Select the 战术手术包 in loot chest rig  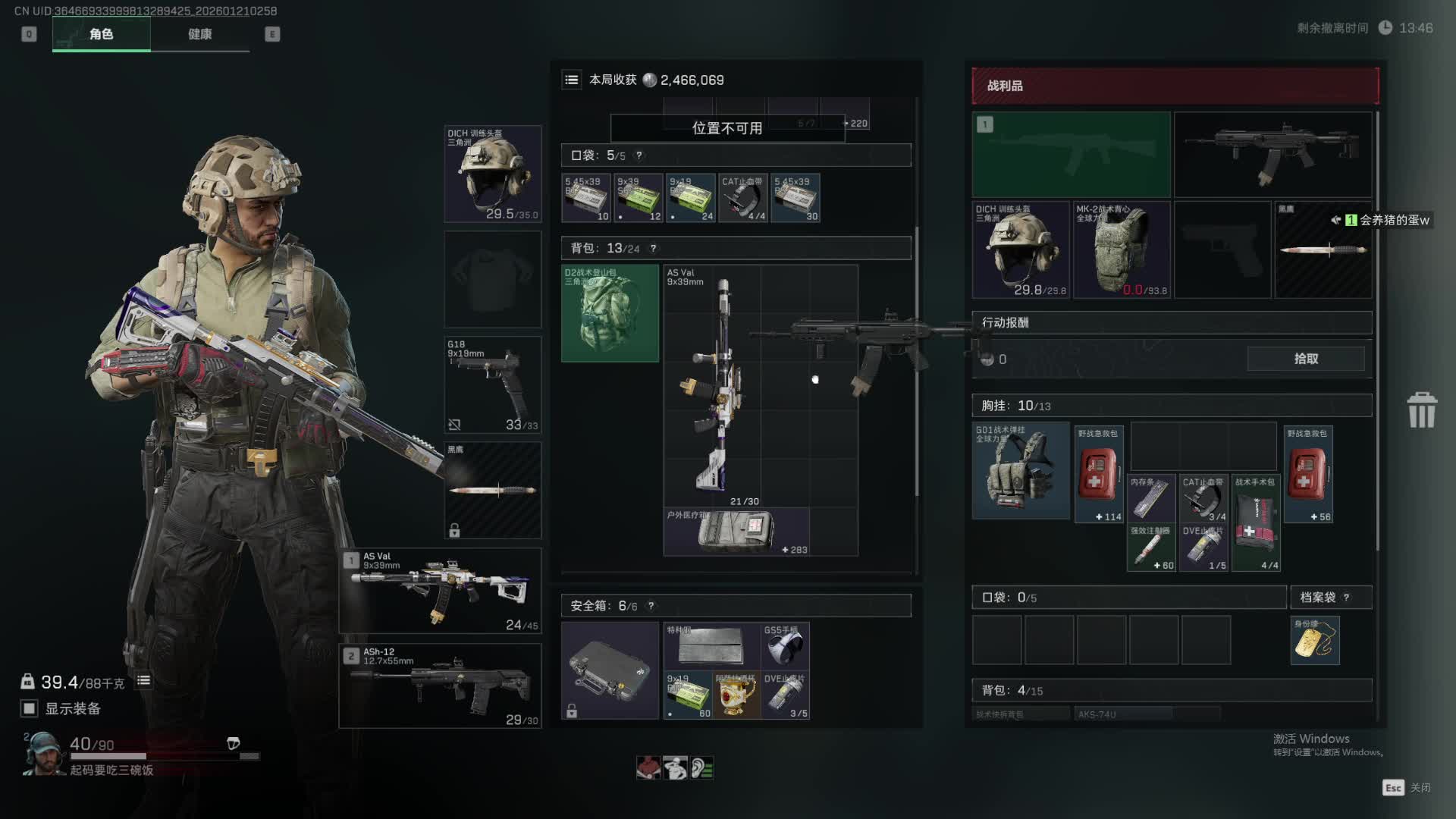[x=1256, y=522]
